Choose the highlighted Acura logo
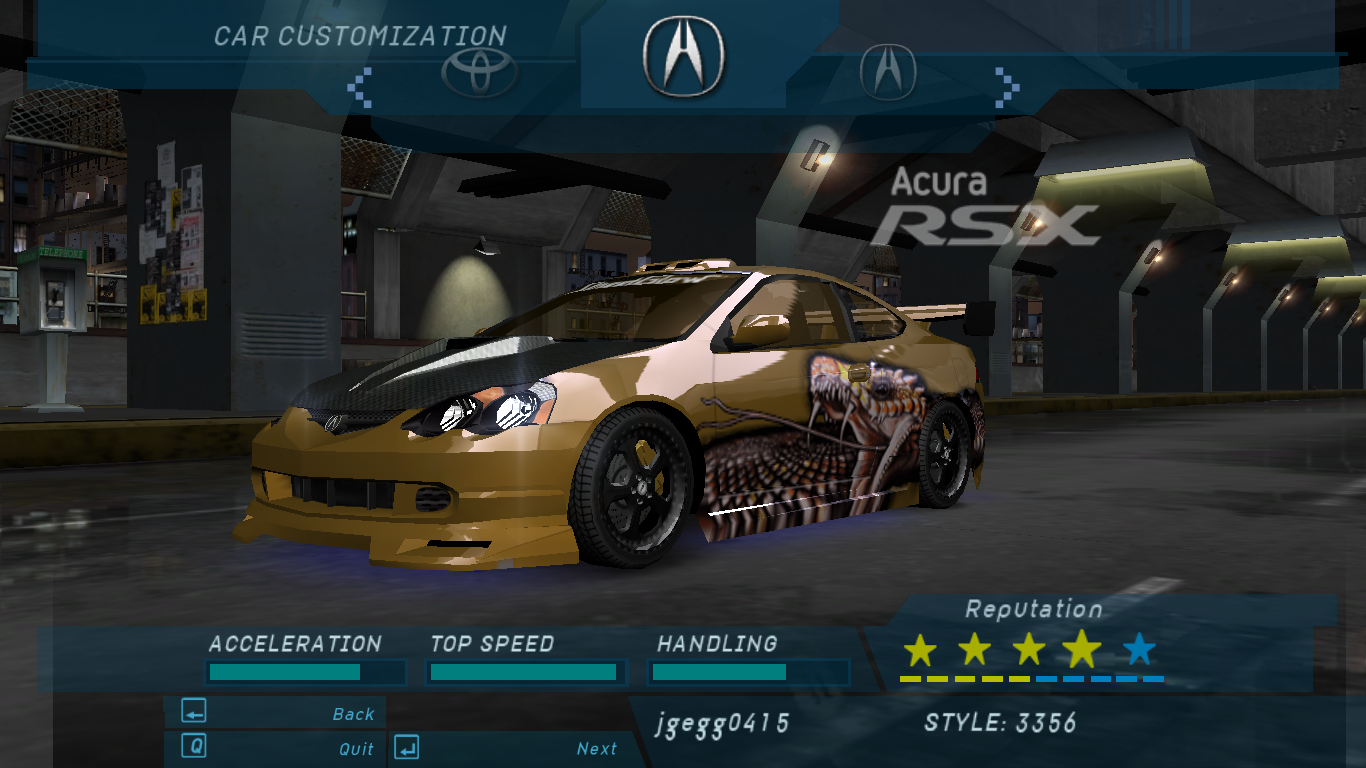1366x768 pixels. click(684, 56)
